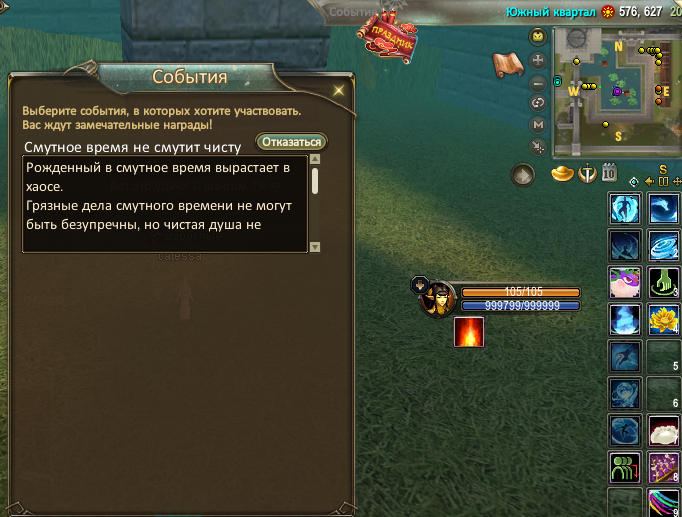This screenshot has width=682, height=517.
Task: Click the minimap's M button
Action: (538, 125)
